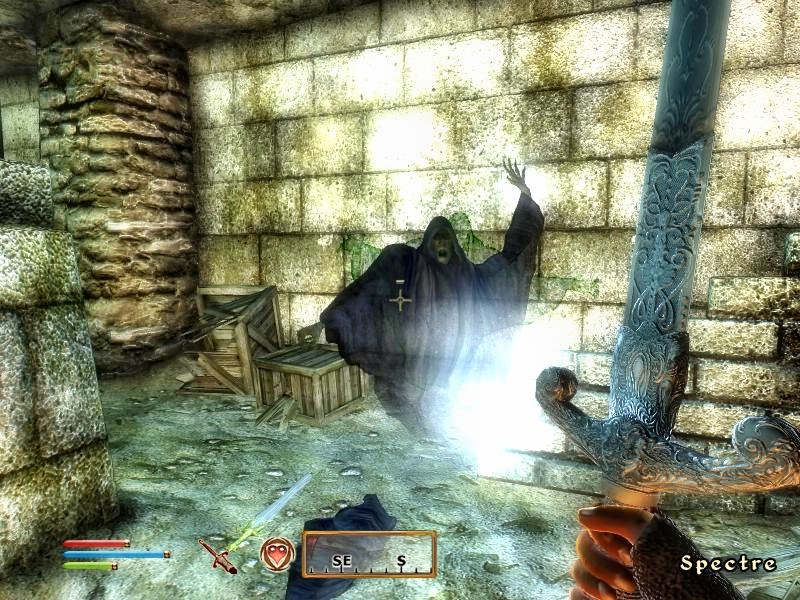The image size is (800, 600).
Task: Select the heart spell icon
Action: tap(277, 554)
